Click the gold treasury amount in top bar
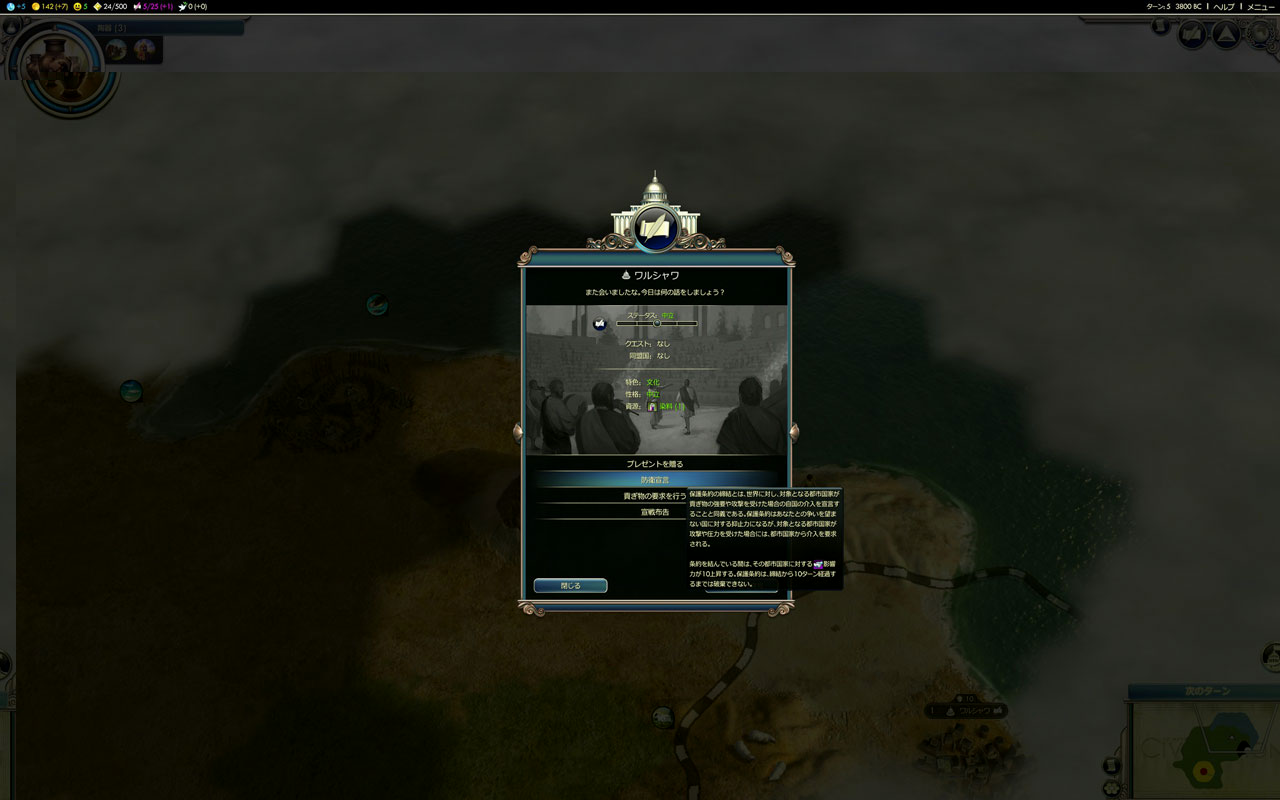Viewport: 1280px width, 800px height. 50,7
